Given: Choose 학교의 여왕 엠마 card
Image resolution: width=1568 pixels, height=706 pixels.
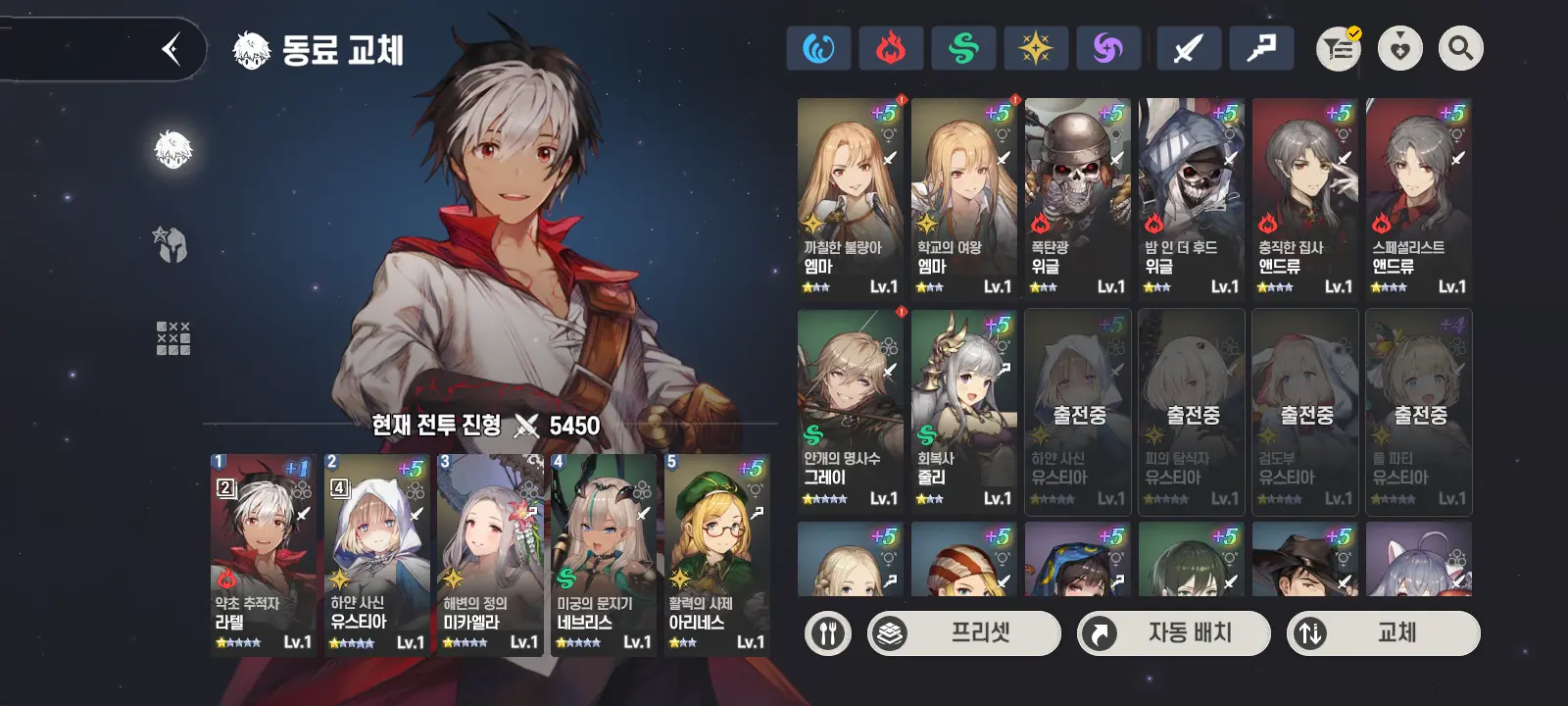Looking at the screenshot, I should pos(963,198).
